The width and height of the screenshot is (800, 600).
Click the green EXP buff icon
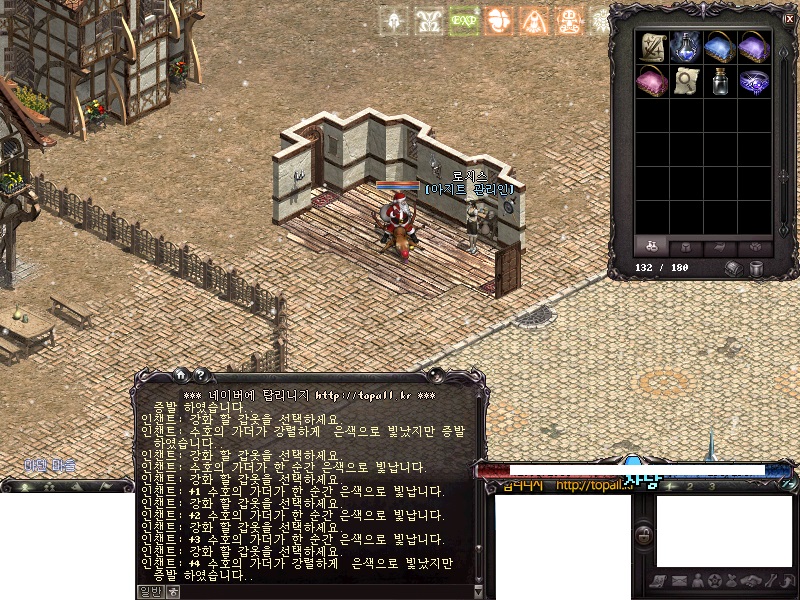462,20
